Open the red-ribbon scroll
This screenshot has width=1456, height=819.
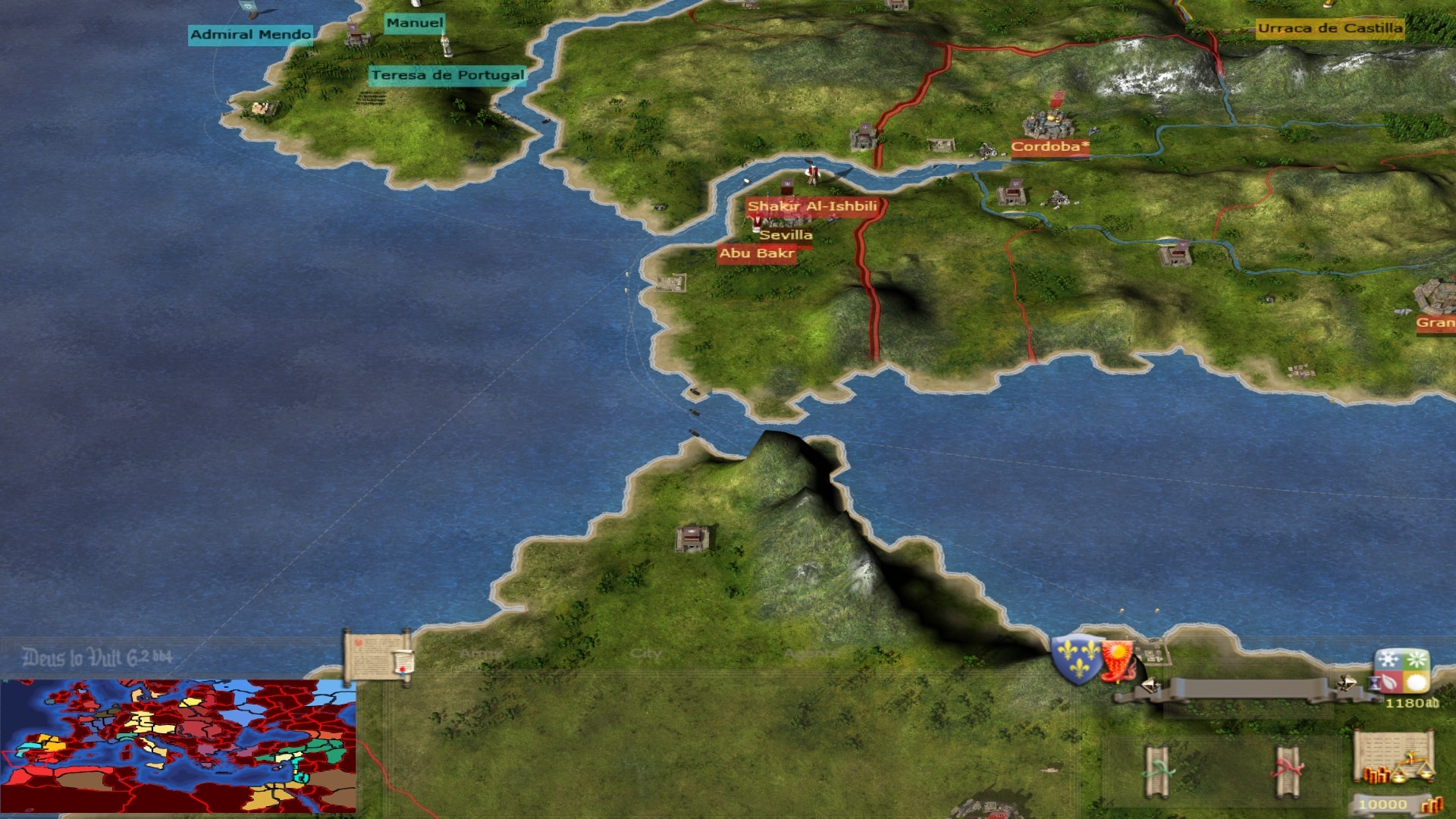coord(1287,771)
